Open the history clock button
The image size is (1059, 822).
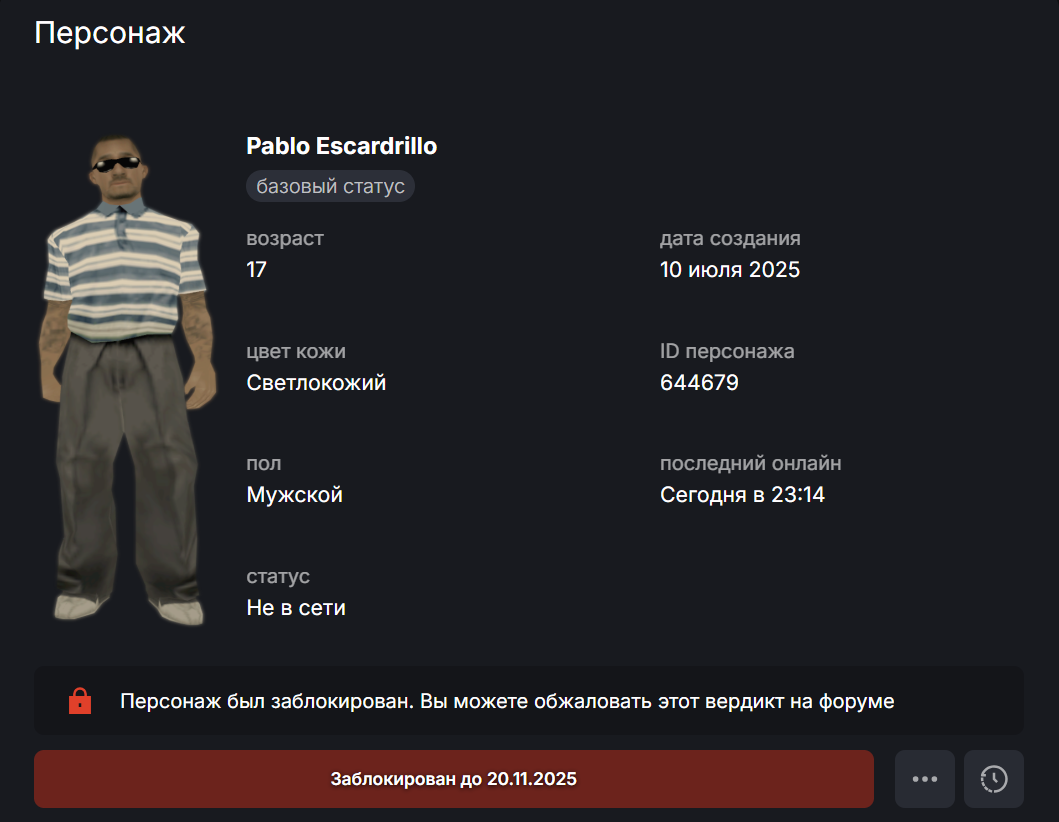click(993, 779)
